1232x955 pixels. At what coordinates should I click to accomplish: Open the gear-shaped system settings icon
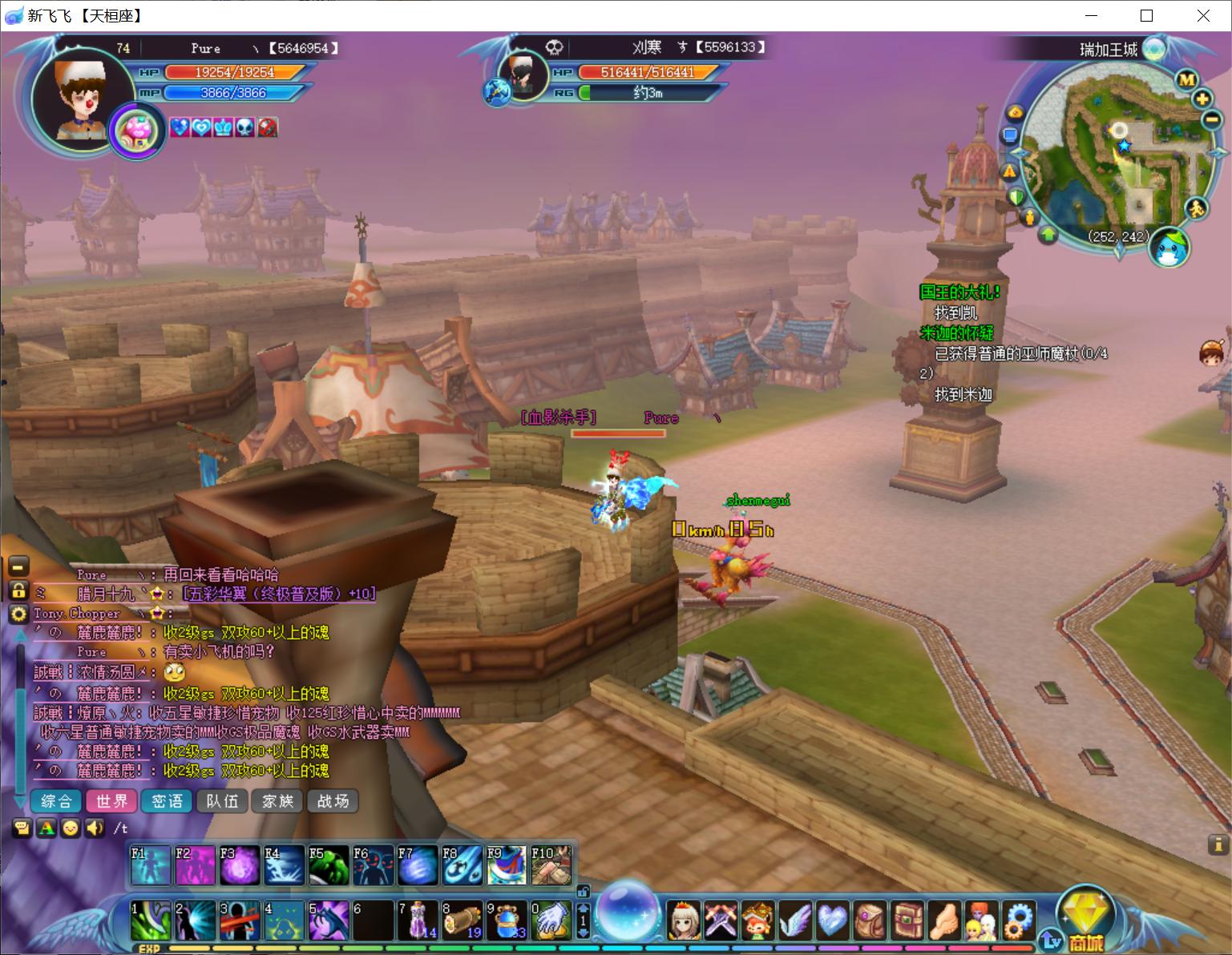(1019, 921)
